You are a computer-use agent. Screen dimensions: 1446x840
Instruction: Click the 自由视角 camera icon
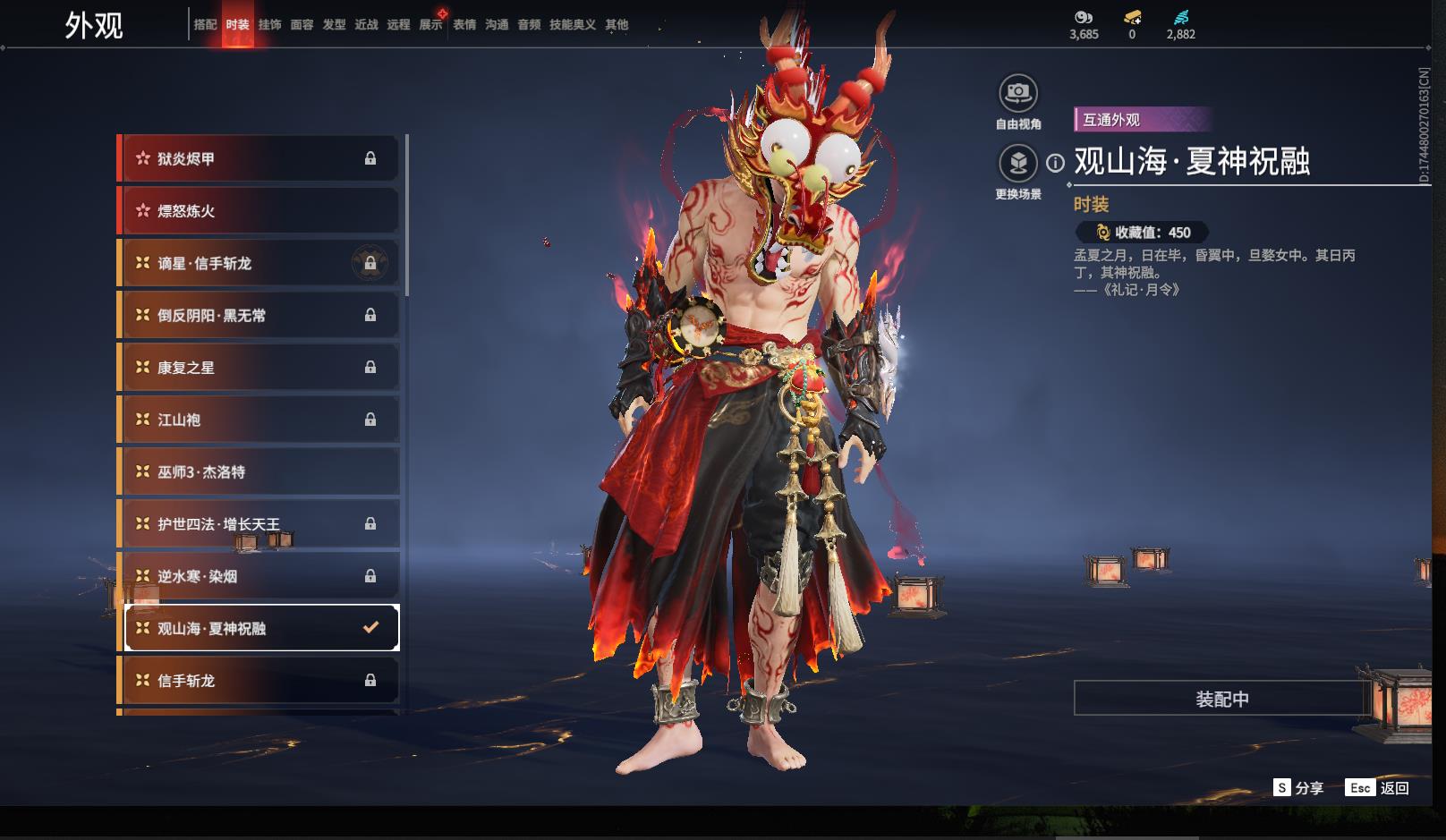click(x=1018, y=93)
